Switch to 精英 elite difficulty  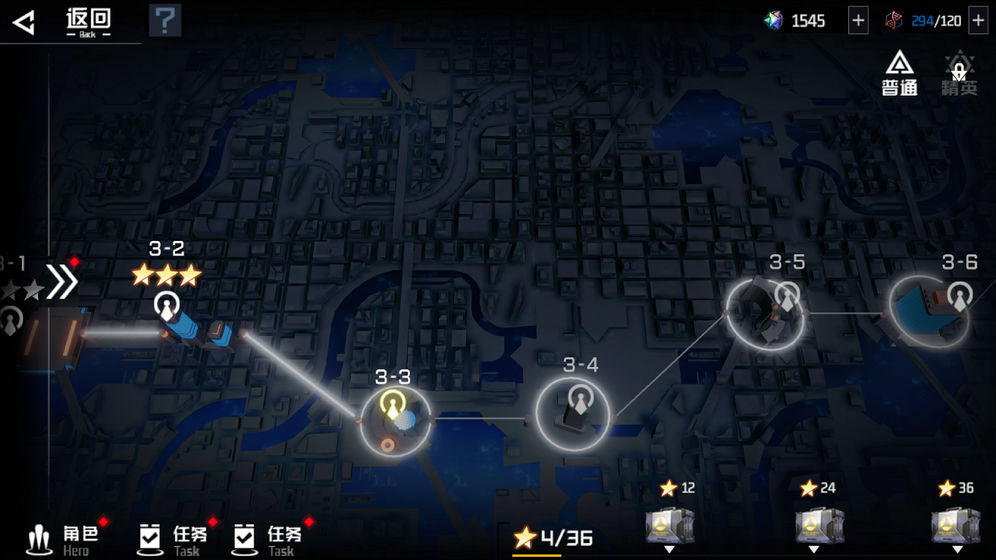[959, 74]
